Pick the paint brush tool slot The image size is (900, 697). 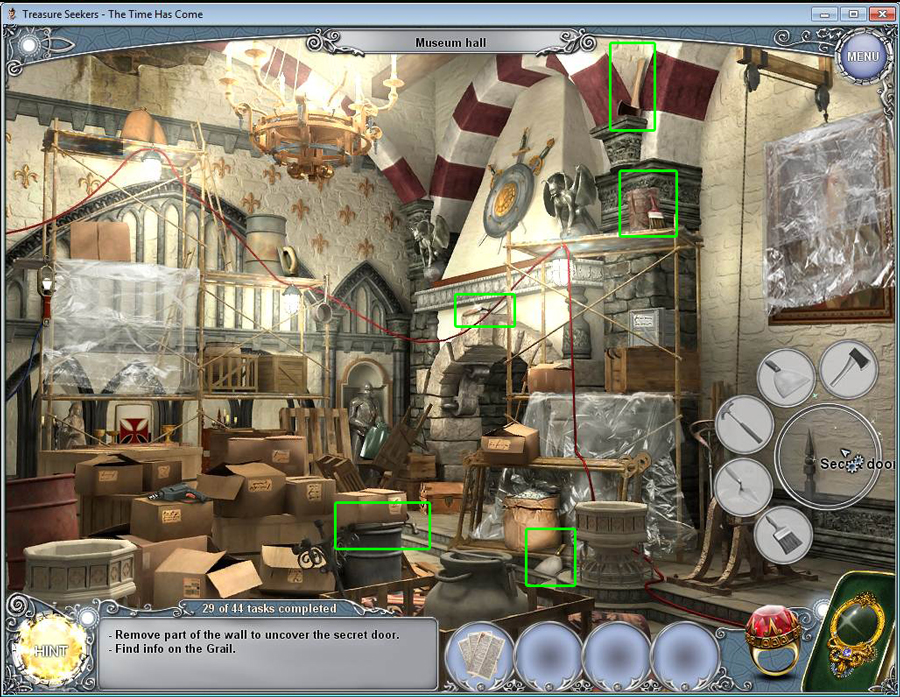click(x=782, y=535)
